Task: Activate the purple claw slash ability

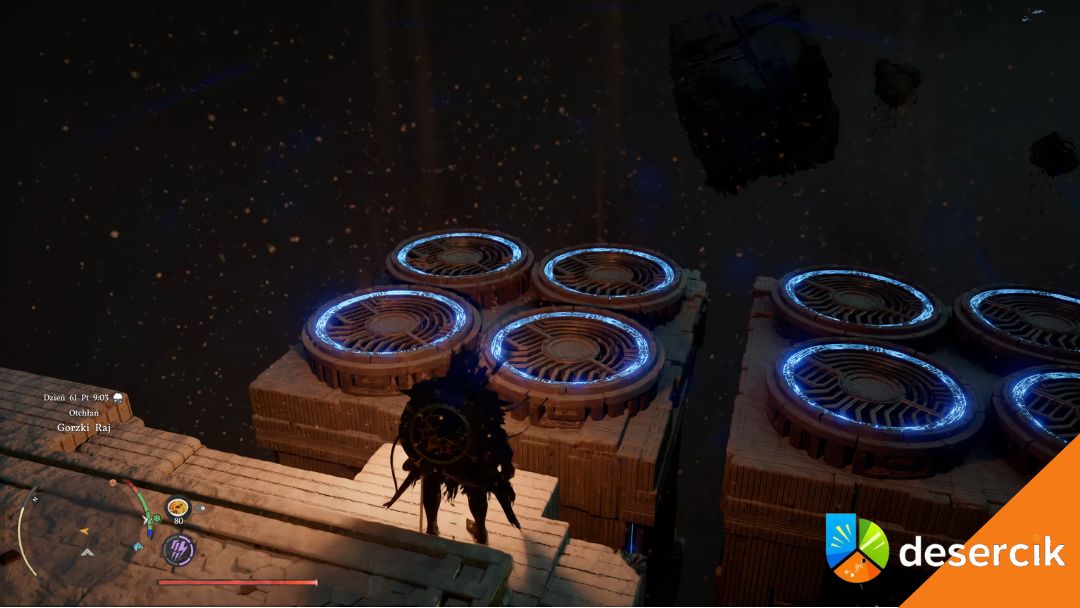Action: click(x=178, y=548)
